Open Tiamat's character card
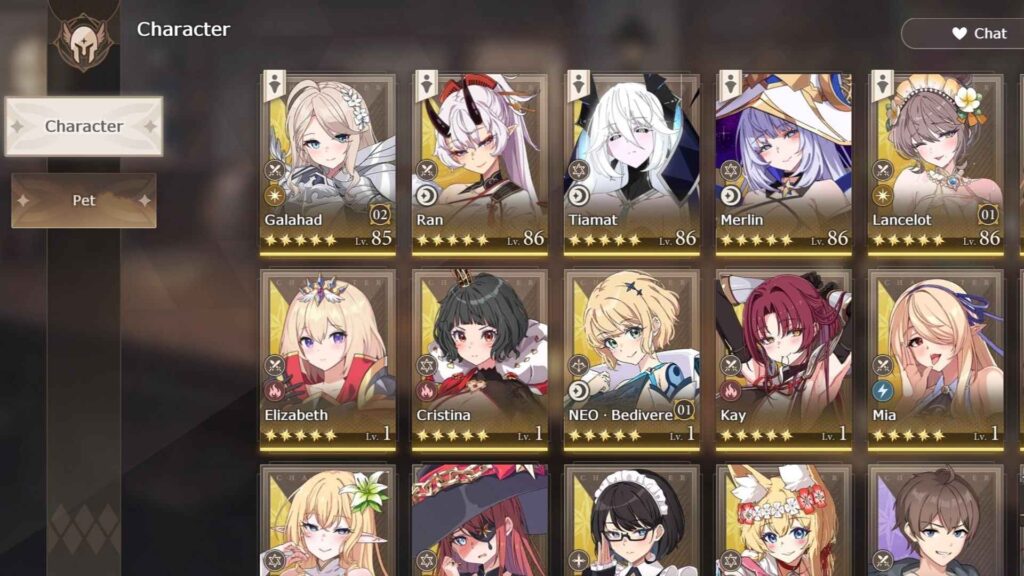The image size is (1024, 576). click(632, 160)
